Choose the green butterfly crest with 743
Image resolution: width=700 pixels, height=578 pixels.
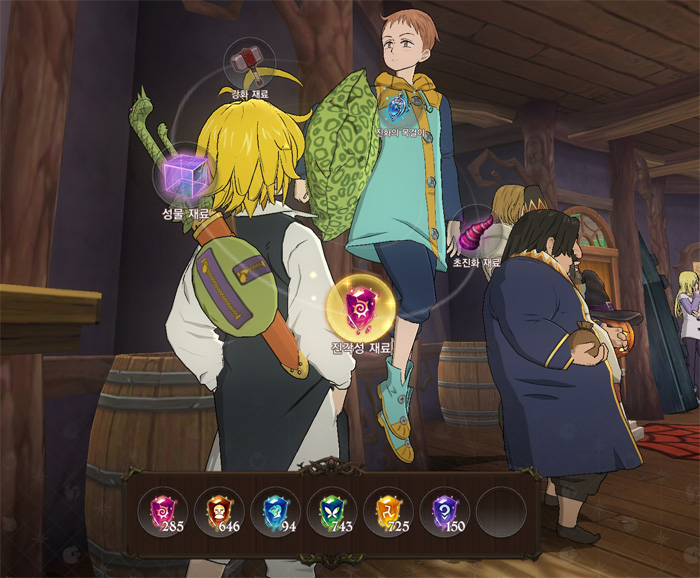click(x=330, y=511)
